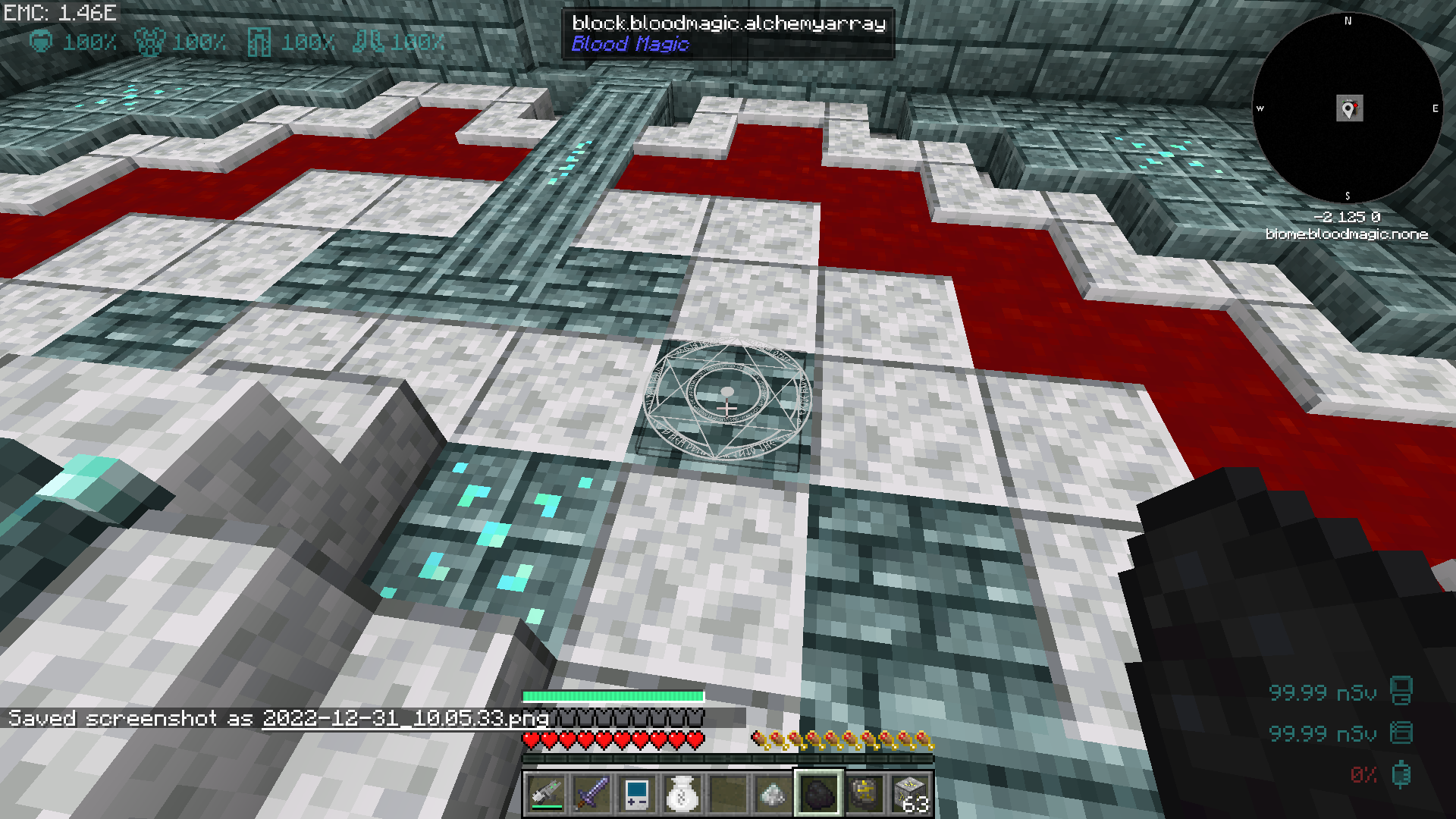Click the green durability bar on the hotbar tool
Screen dimensions: 1456x819
[548, 805]
